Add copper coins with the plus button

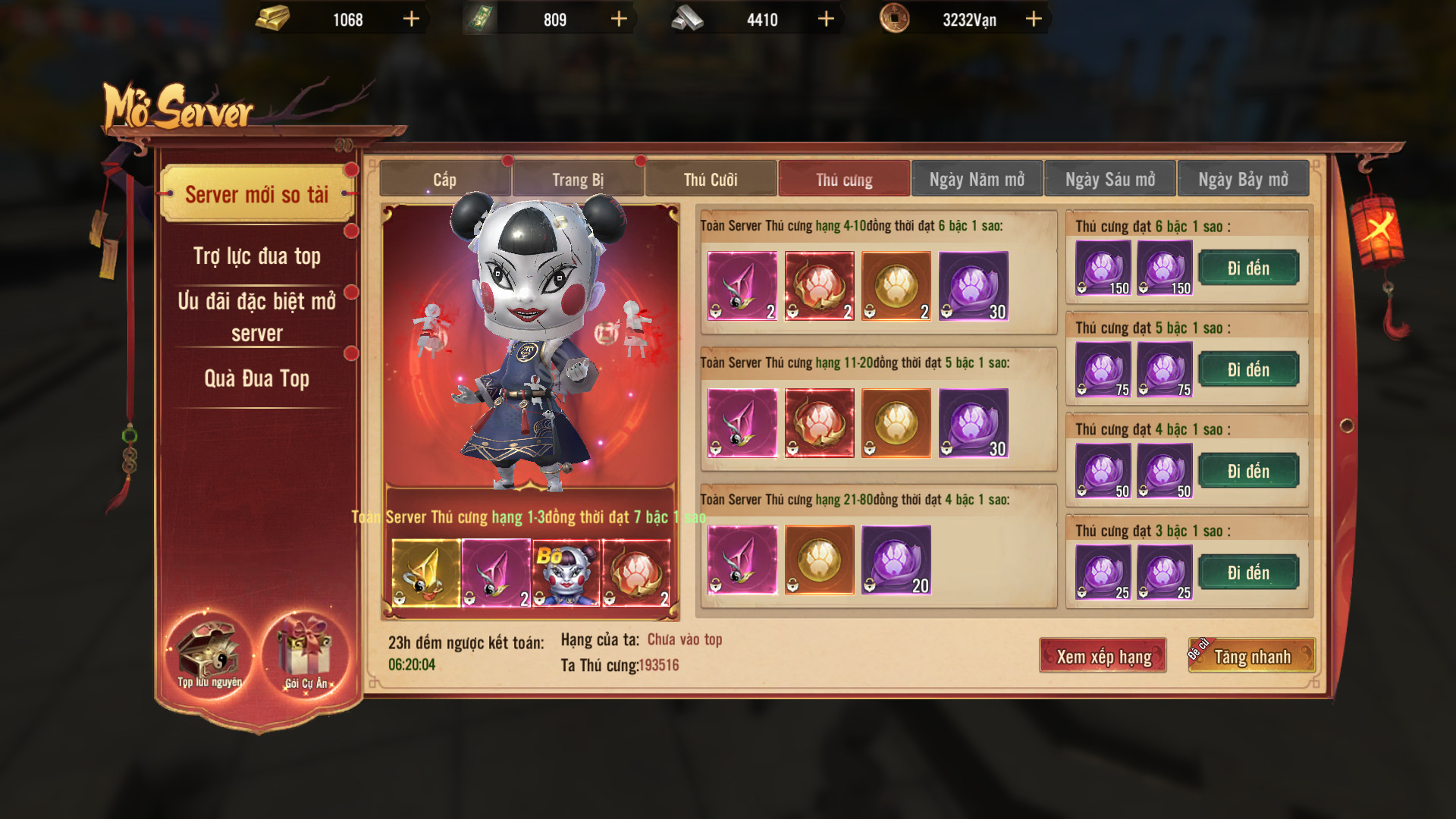pos(1034,19)
